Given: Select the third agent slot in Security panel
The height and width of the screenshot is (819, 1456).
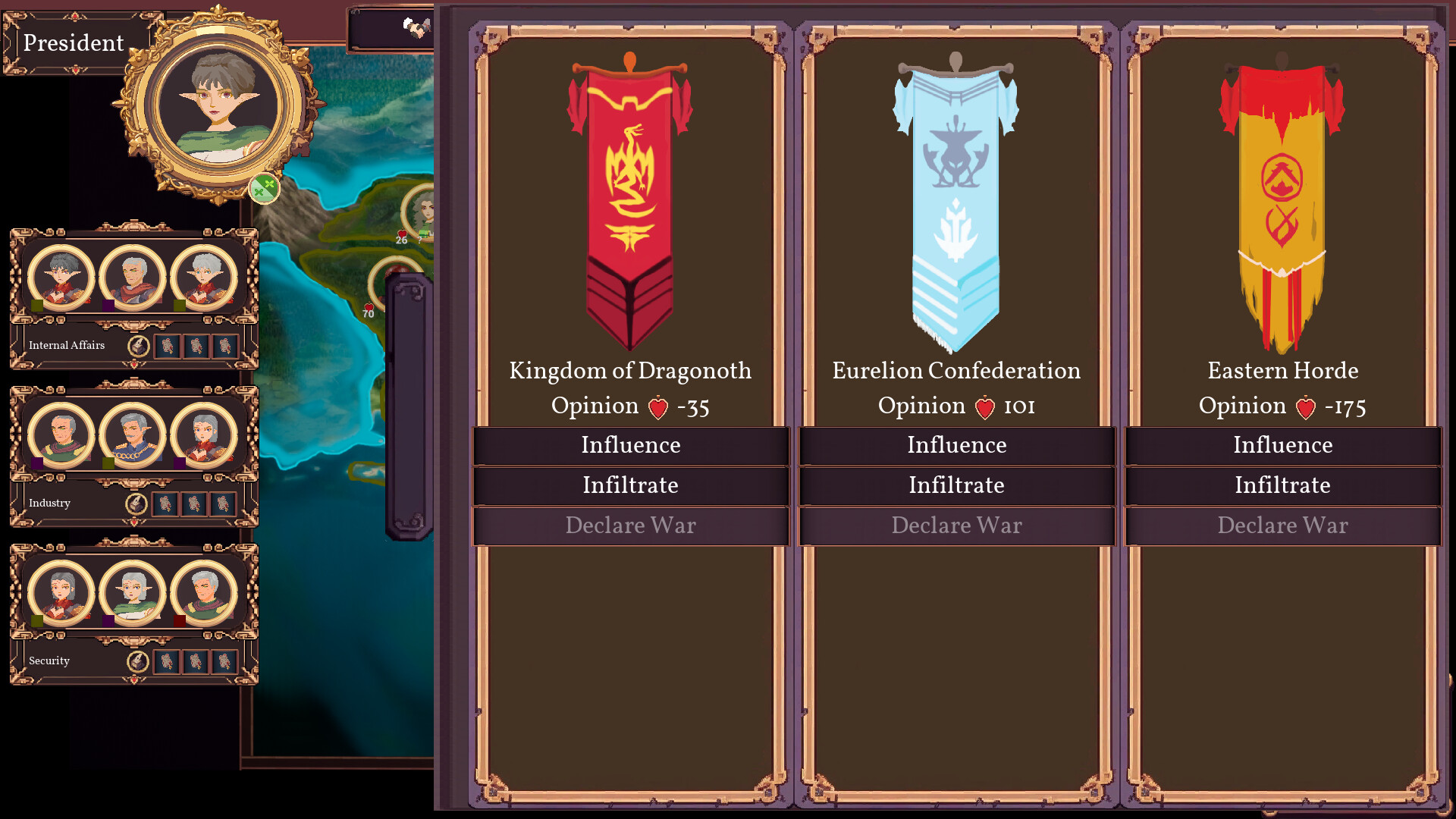Looking at the screenshot, I should click(224, 661).
